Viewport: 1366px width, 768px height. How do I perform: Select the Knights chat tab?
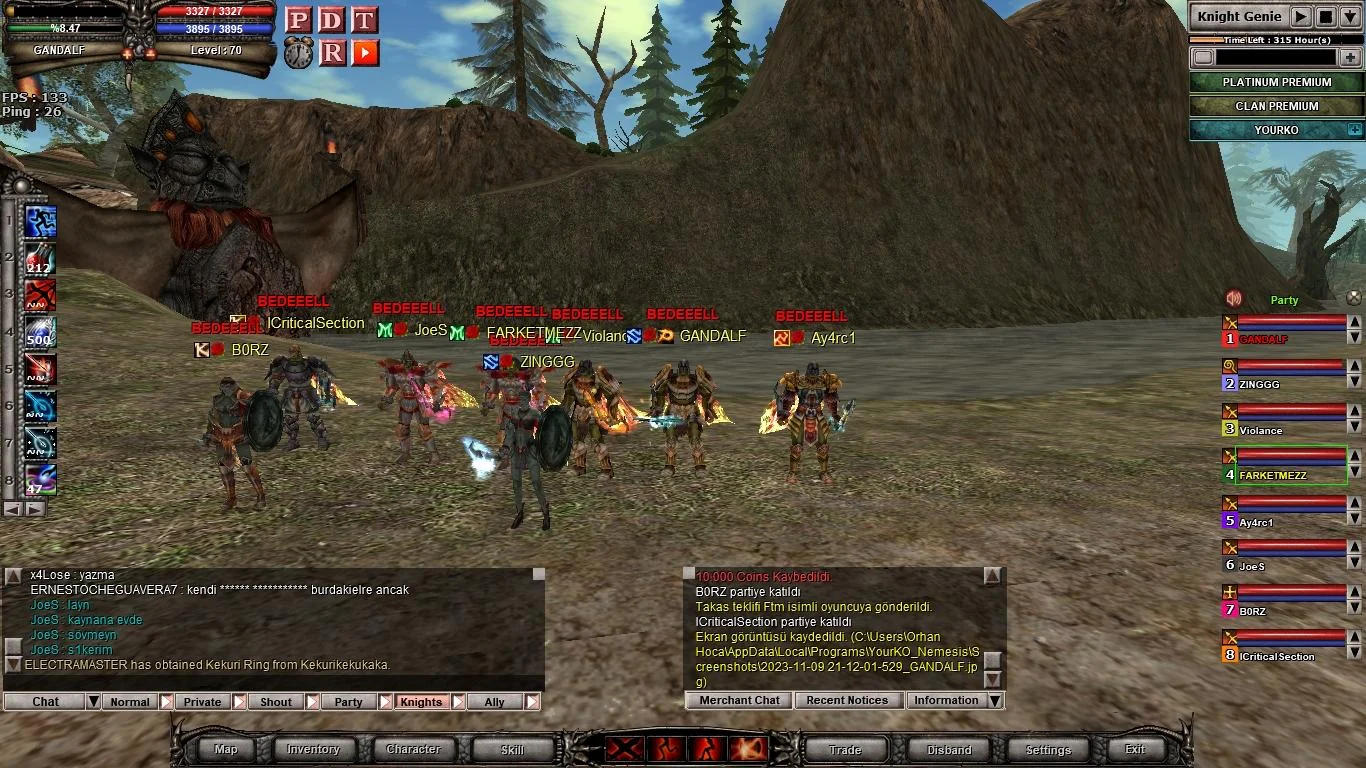(421, 702)
